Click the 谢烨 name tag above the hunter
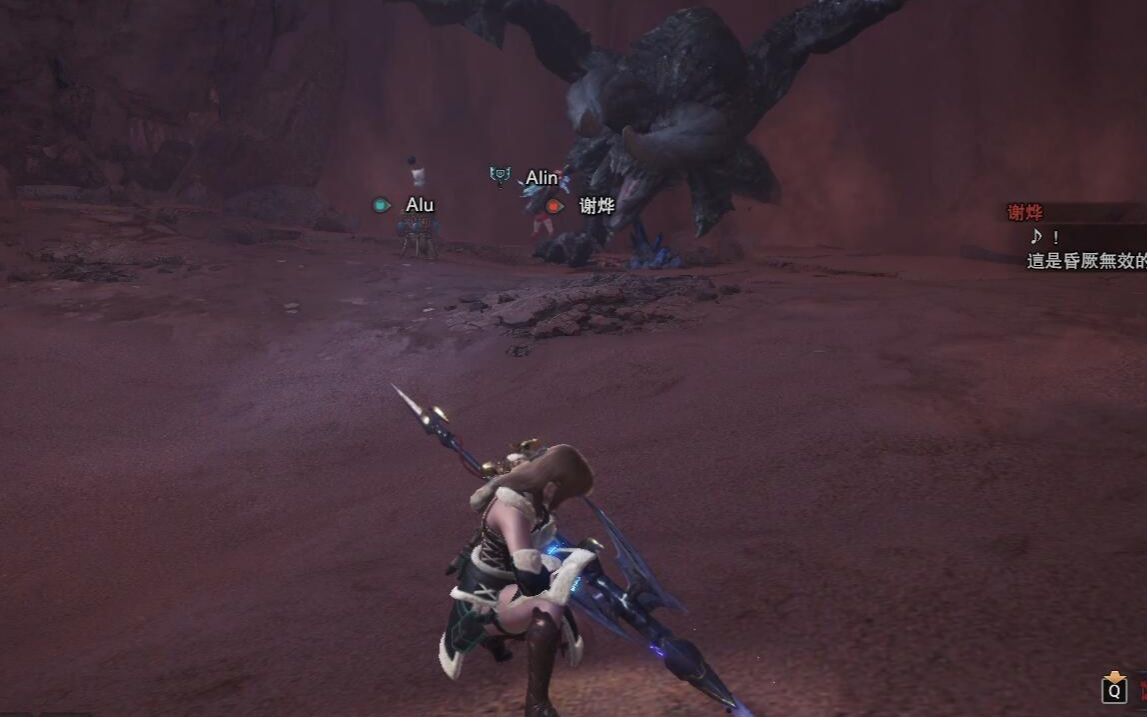 click(597, 206)
